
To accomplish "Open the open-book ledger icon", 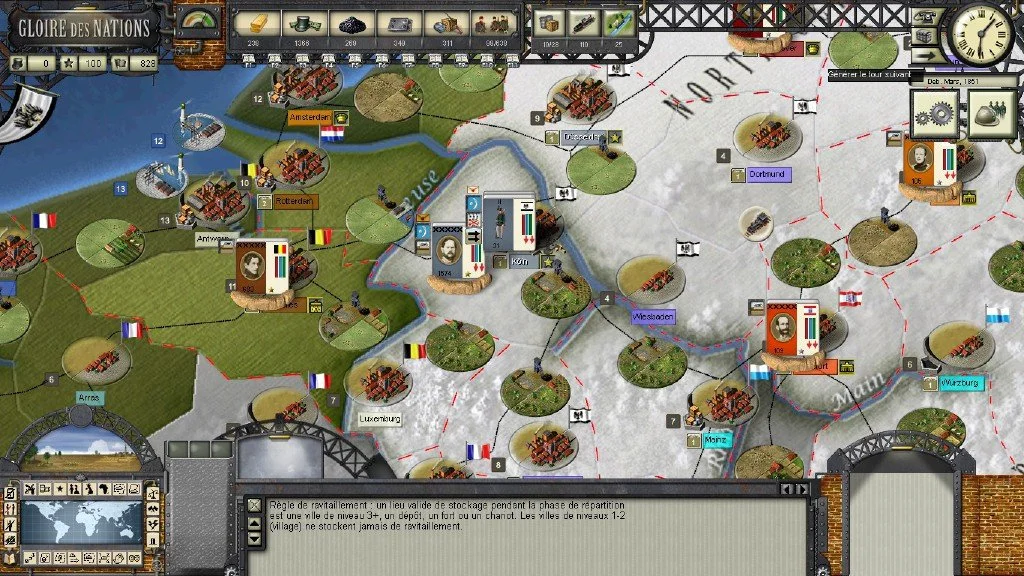I will pyautogui.click(x=10, y=556).
